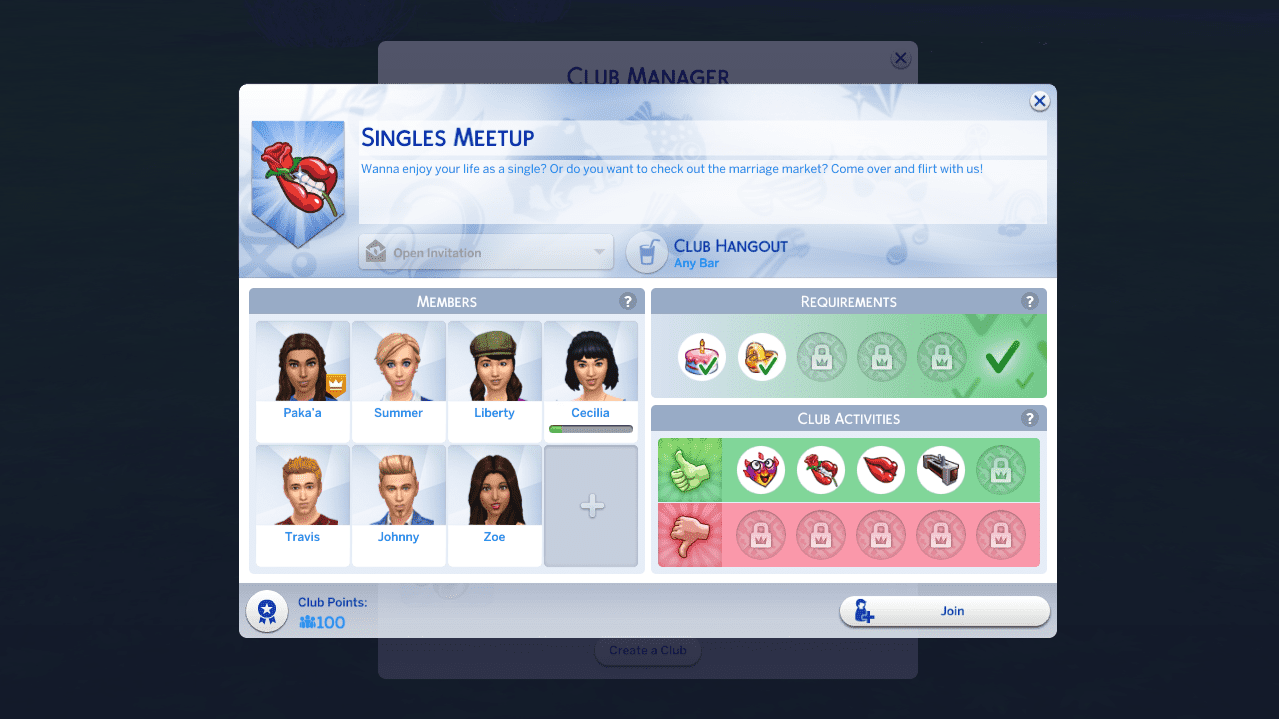The image size is (1279, 719).
Task: Show help for the Members section
Action: click(627, 301)
